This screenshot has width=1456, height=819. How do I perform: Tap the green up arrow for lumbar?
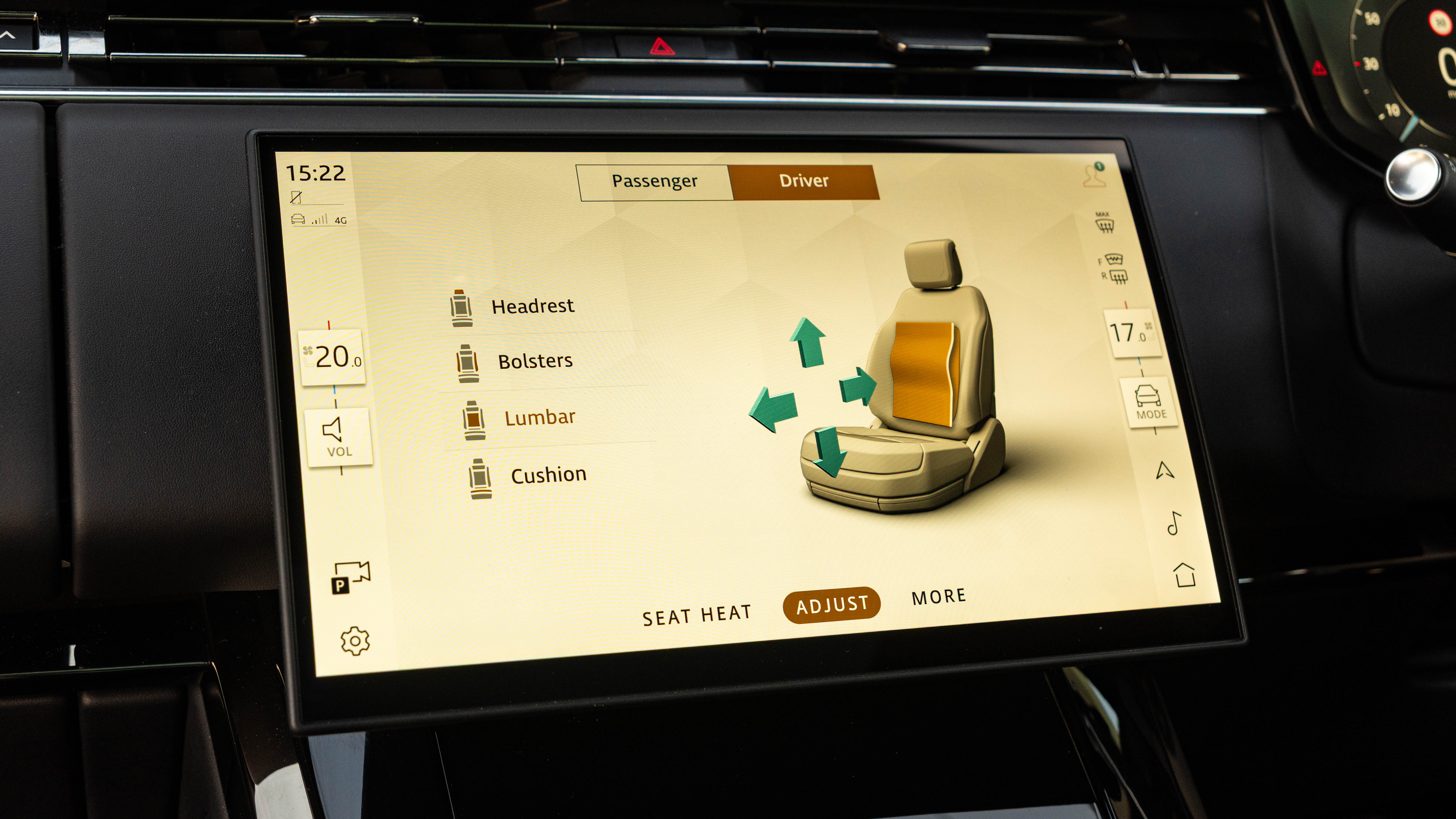pyautogui.click(x=808, y=341)
